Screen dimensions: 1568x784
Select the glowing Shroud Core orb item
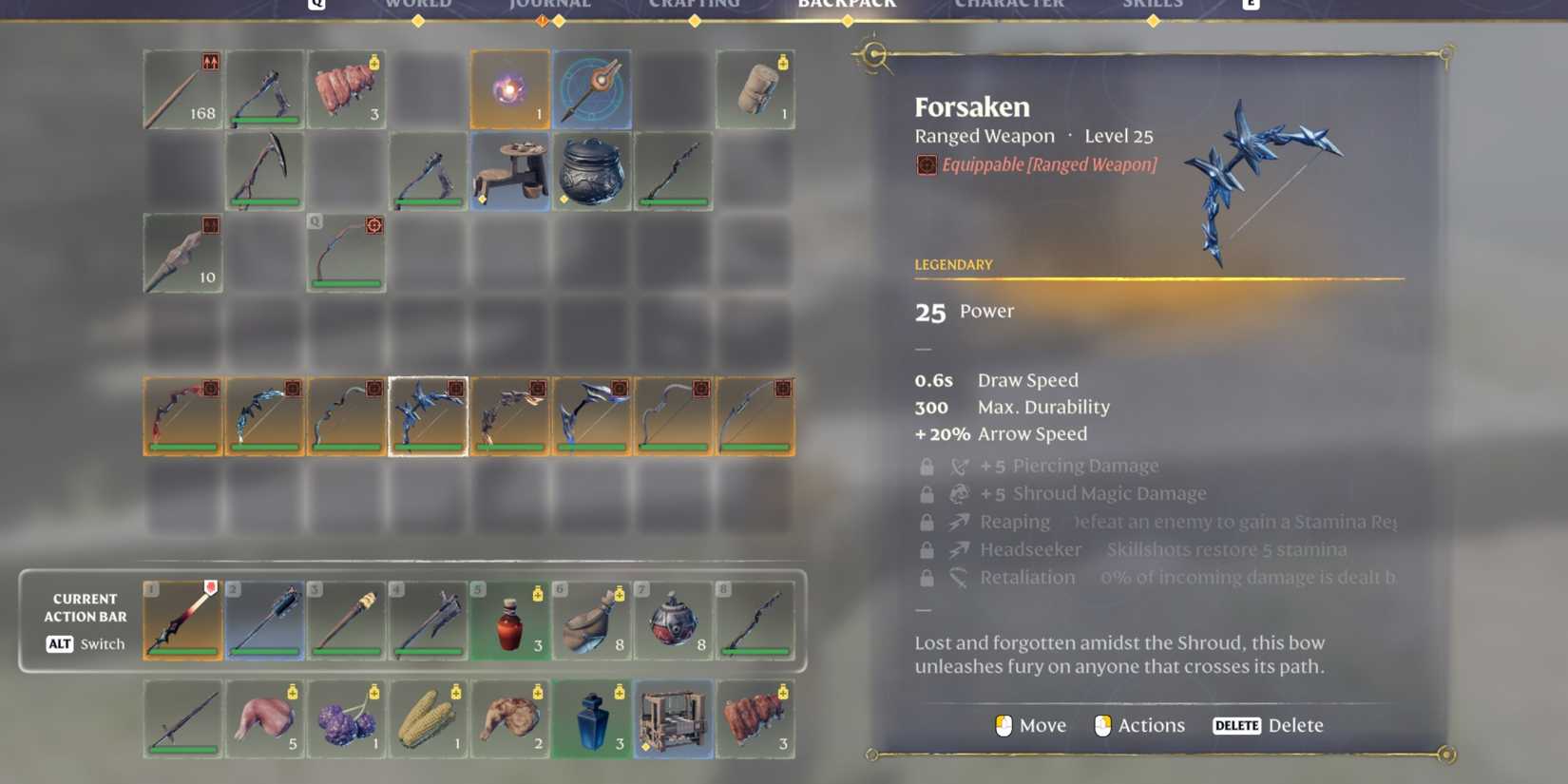(509, 88)
